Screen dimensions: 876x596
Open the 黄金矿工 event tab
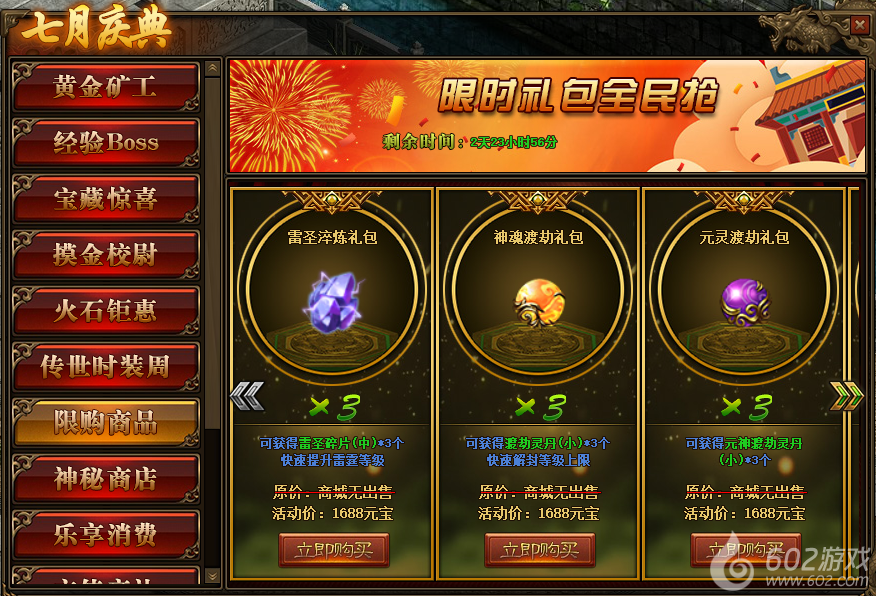[x=105, y=87]
